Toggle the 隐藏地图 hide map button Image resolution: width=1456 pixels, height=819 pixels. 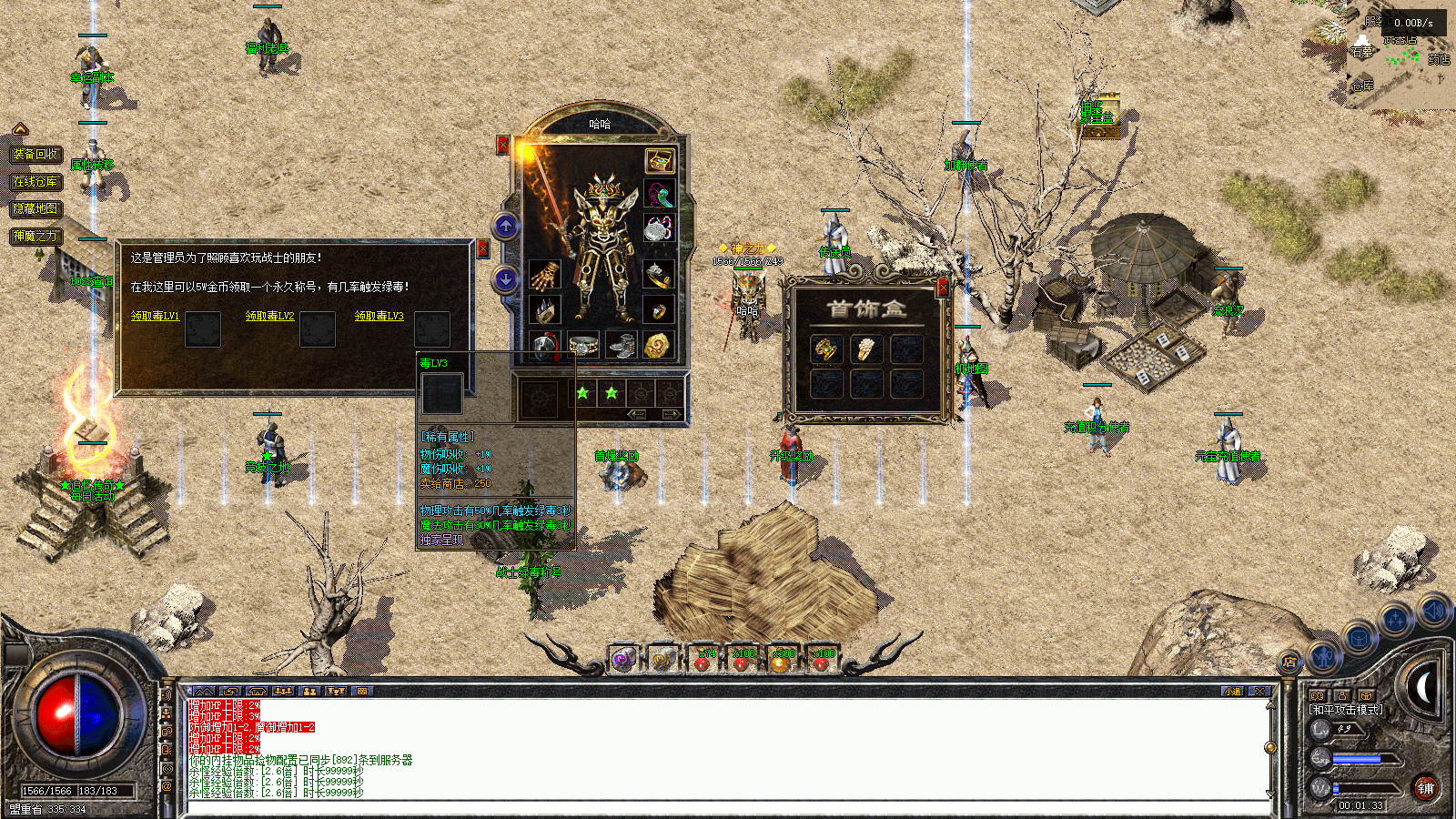pos(35,208)
